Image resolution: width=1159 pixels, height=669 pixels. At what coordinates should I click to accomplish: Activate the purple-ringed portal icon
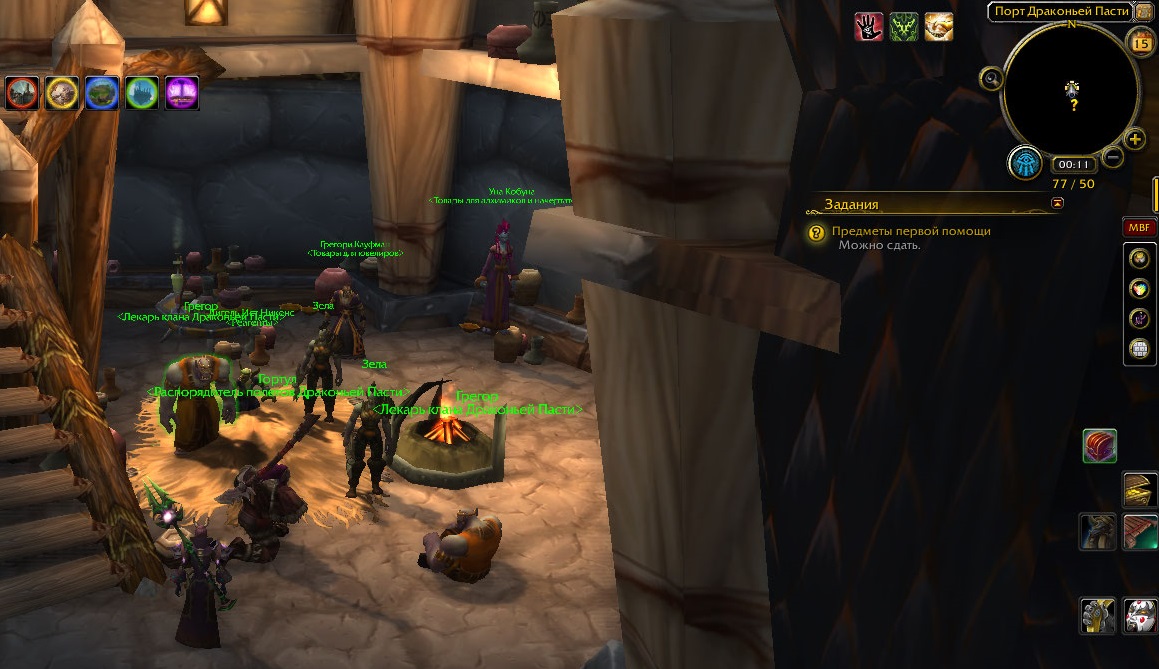182,93
